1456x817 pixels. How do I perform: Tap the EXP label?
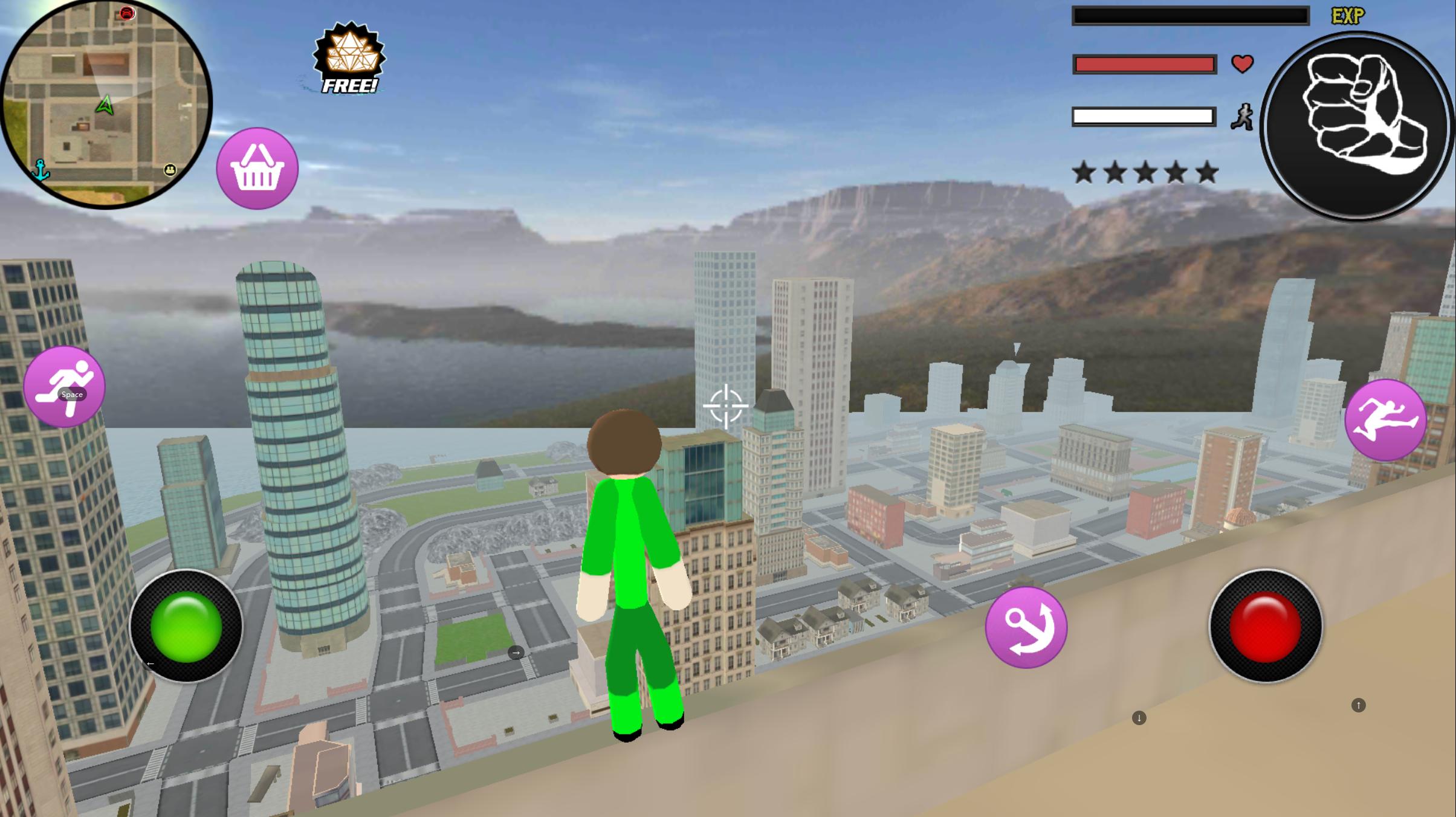pos(1349,15)
